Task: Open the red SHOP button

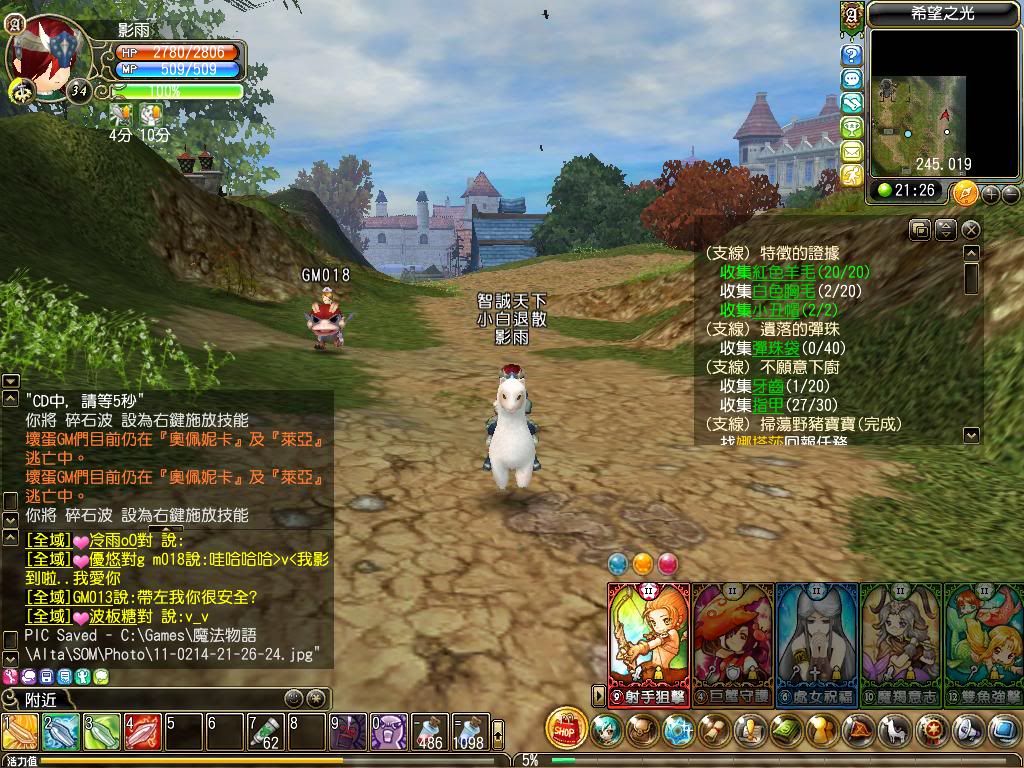Action: (566, 729)
